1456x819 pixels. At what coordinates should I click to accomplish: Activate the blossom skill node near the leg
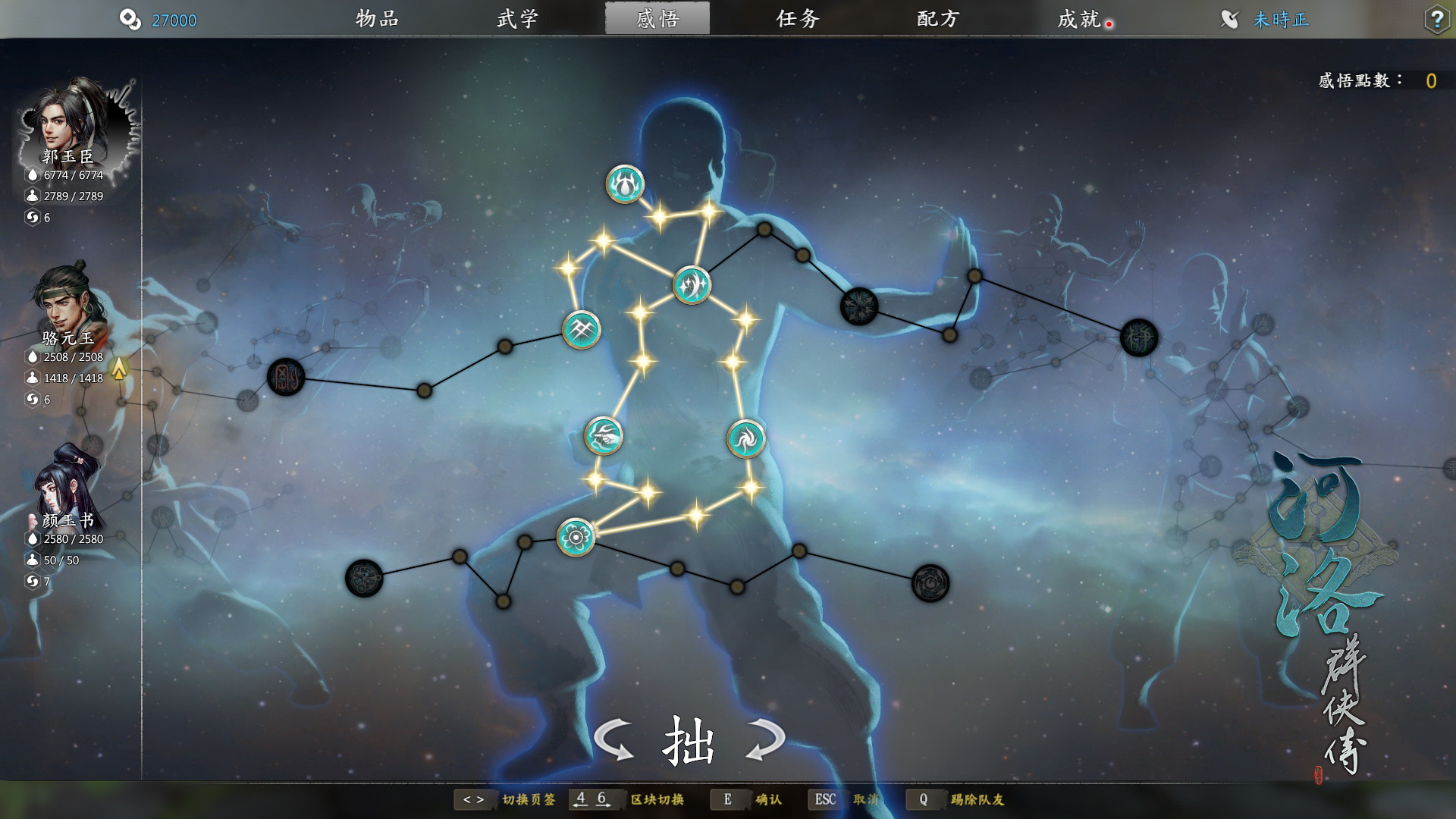575,536
